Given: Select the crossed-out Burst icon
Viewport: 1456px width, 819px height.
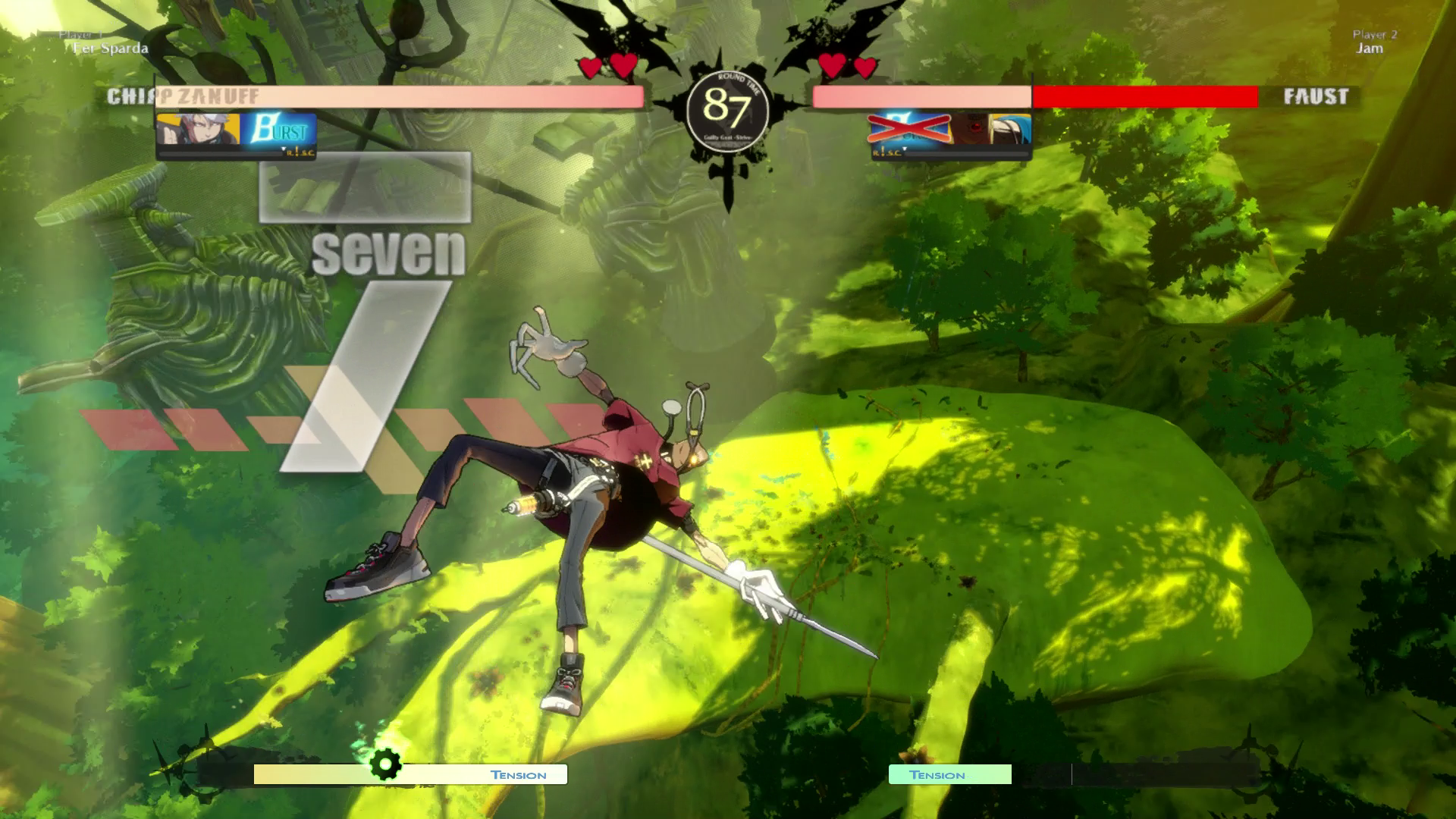Looking at the screenshot, I should coord(909,129).
